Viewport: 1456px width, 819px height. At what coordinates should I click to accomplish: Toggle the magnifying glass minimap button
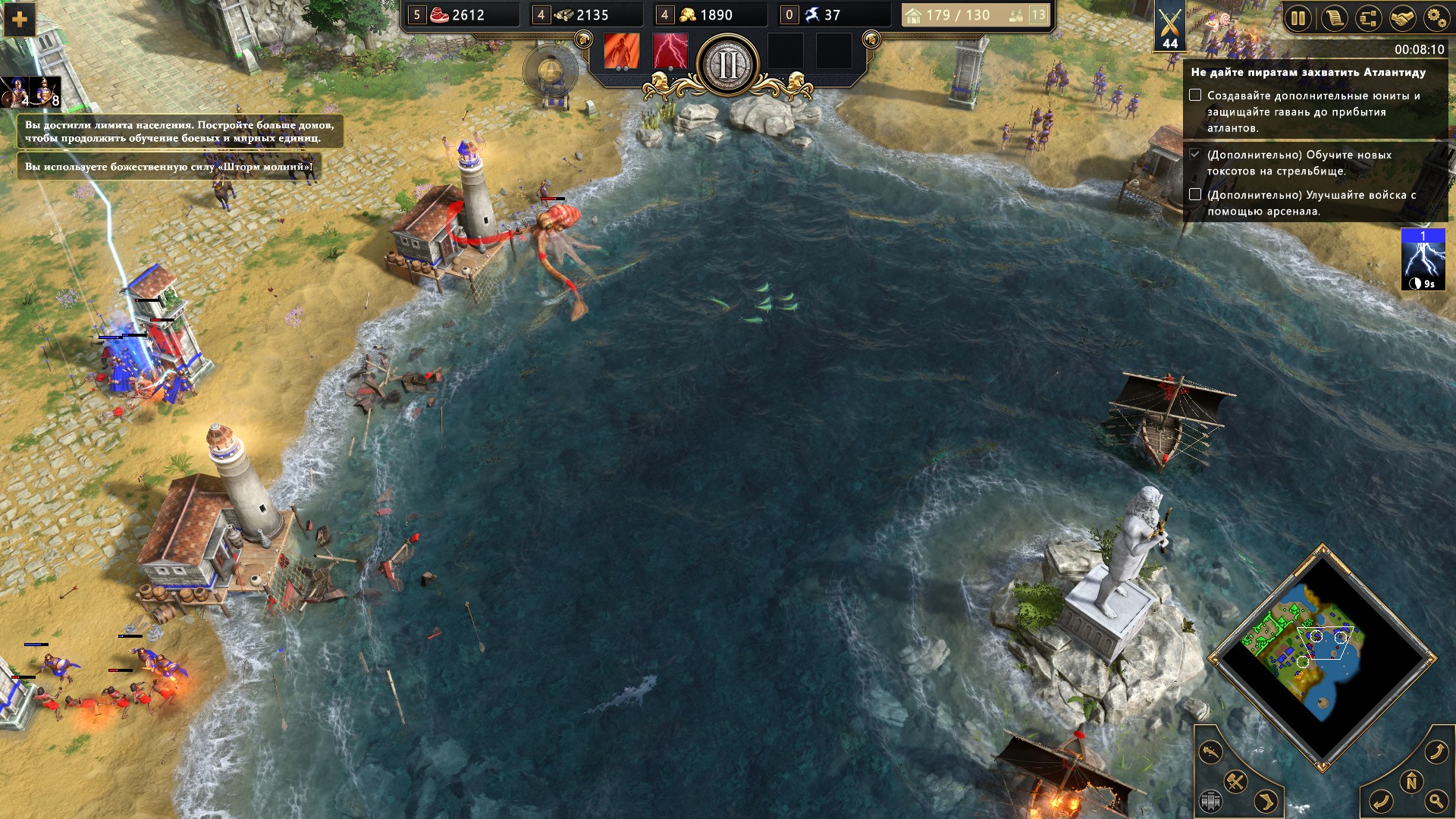pos(1436,799)
